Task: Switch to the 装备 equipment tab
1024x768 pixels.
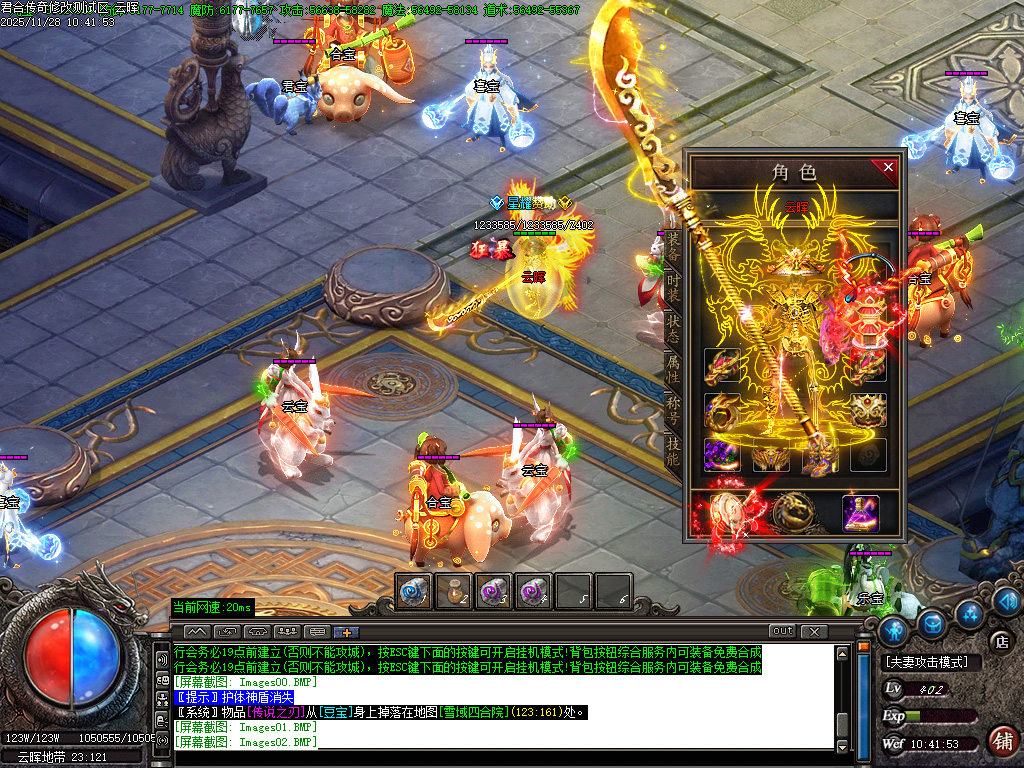Action: pos(673,245)
